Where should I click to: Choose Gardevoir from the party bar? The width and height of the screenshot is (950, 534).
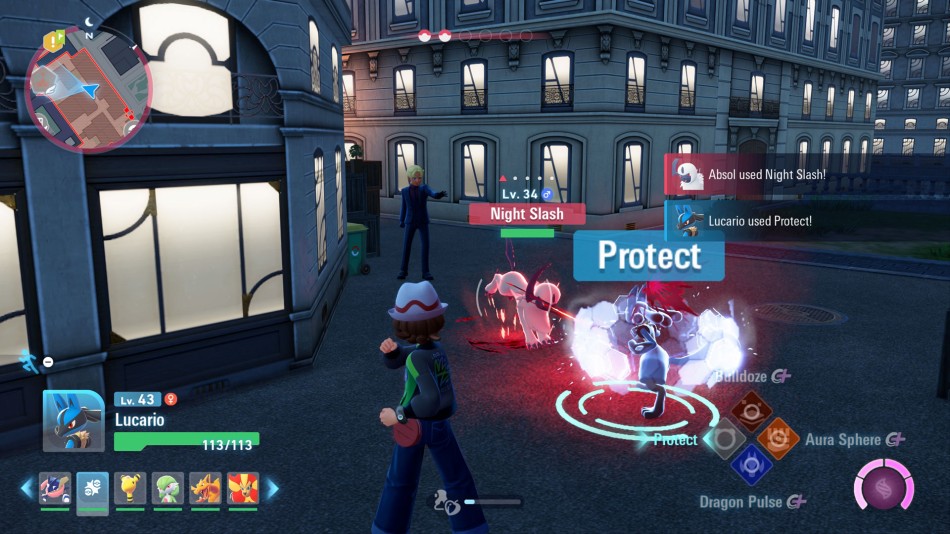168,489
